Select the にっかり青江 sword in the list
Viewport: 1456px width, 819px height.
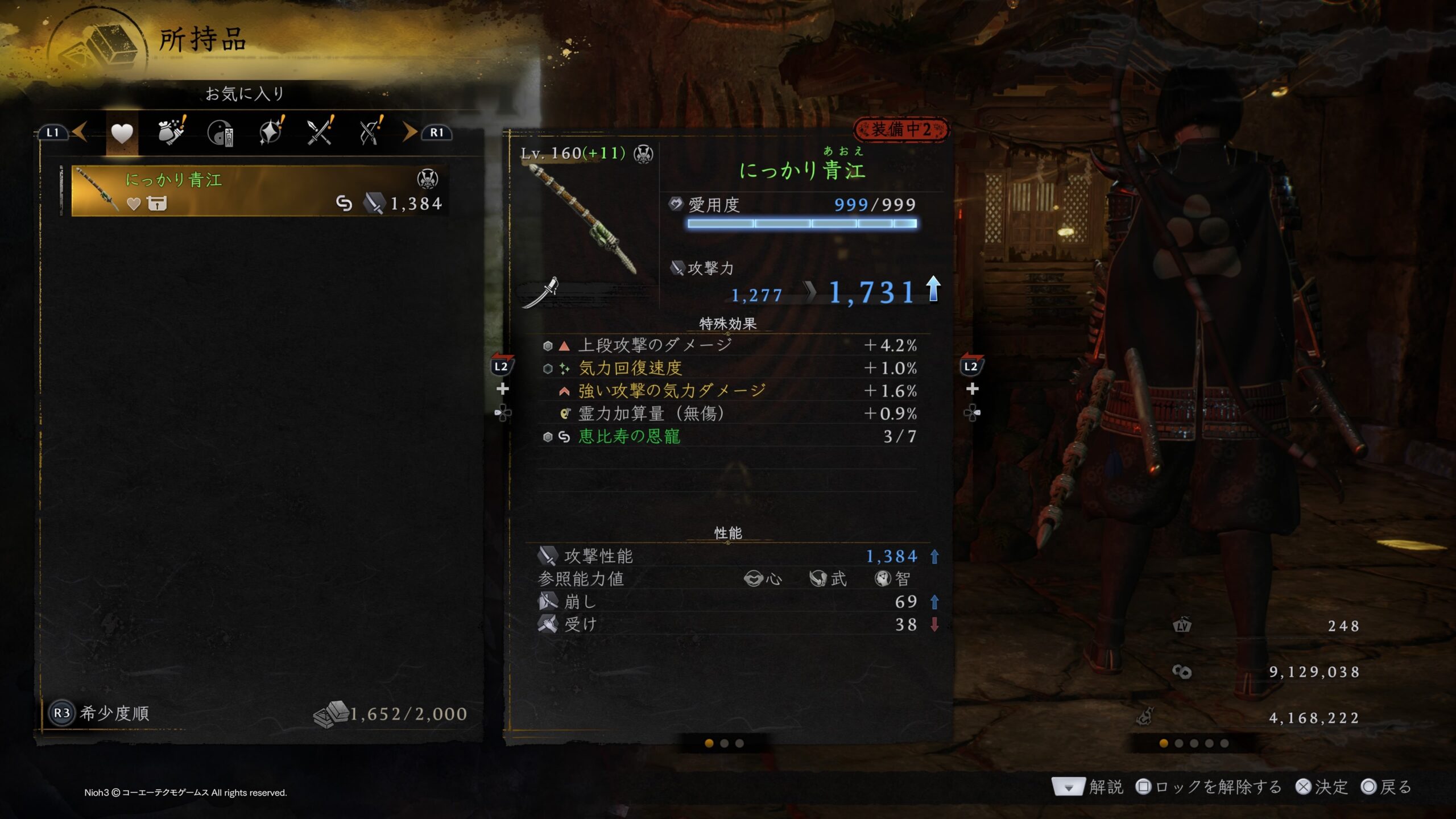(260, 191)
